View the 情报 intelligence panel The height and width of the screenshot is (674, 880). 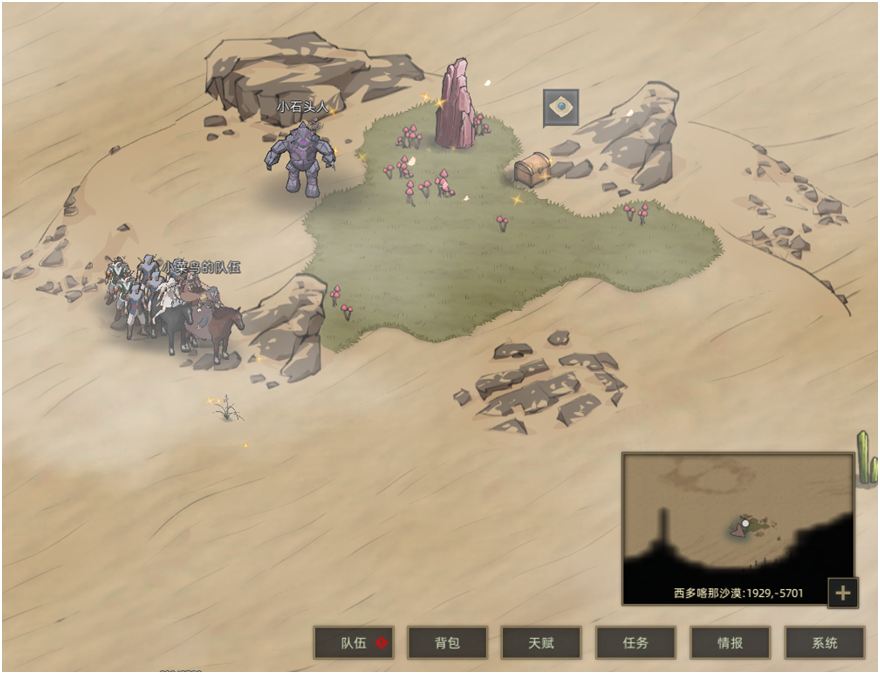pos(730,643)
